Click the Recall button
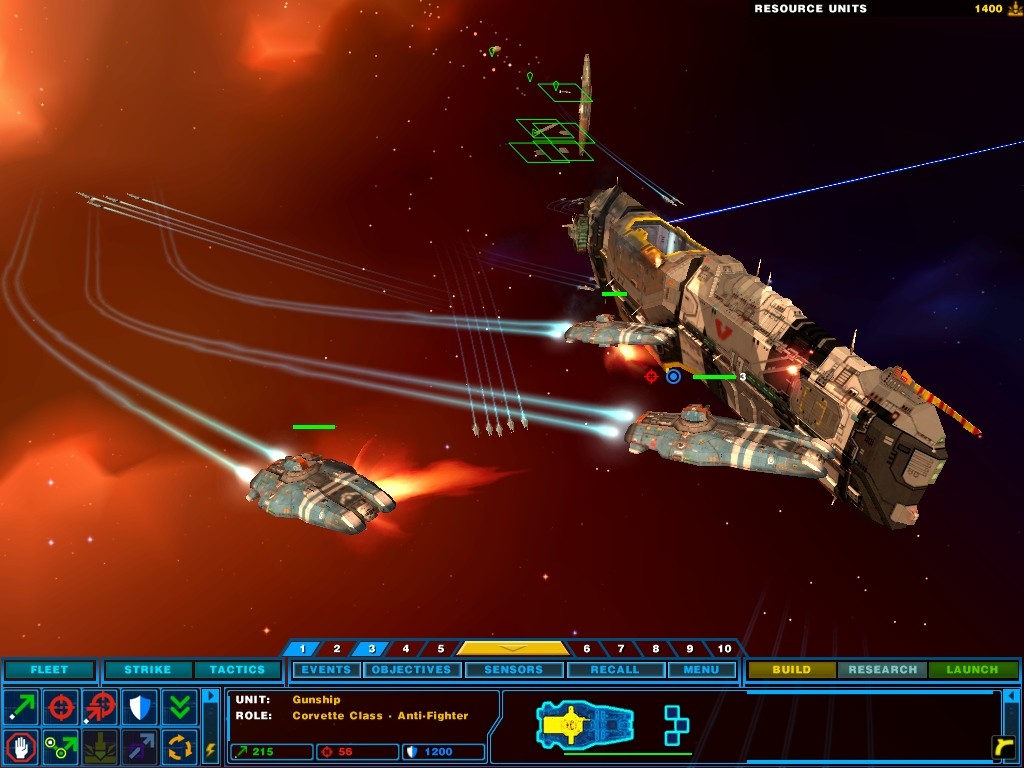Screen dimensions: 1024x768 click(614, 670)
